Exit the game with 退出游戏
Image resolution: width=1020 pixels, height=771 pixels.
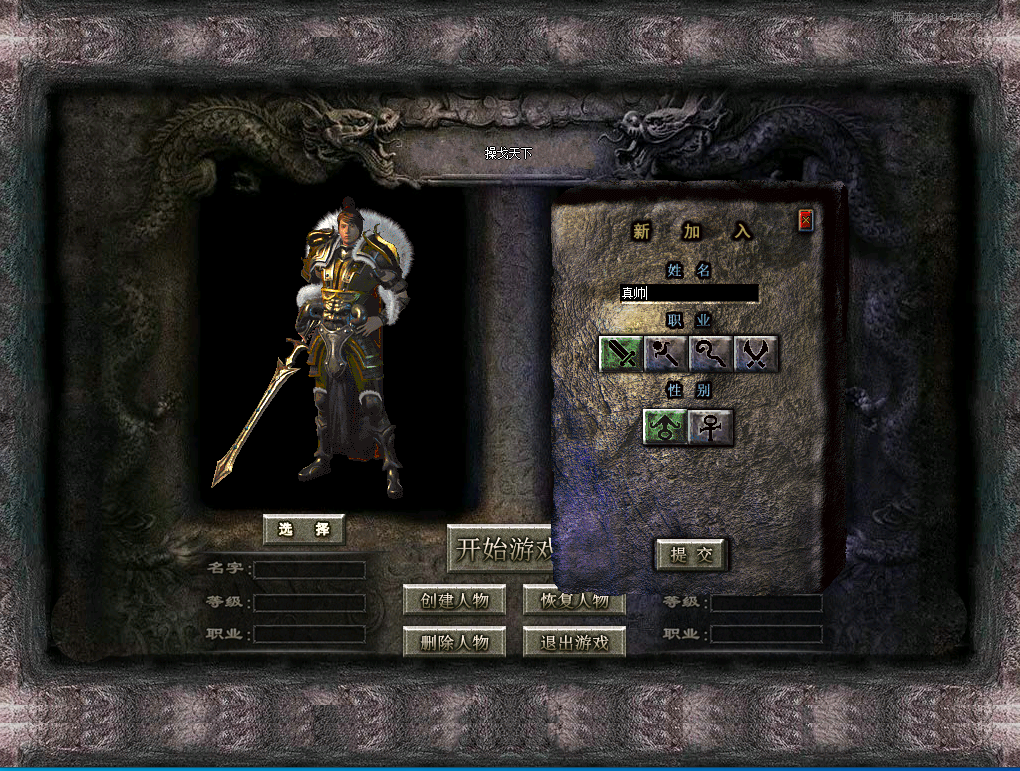pyautogui.click(x=574, y=642)
